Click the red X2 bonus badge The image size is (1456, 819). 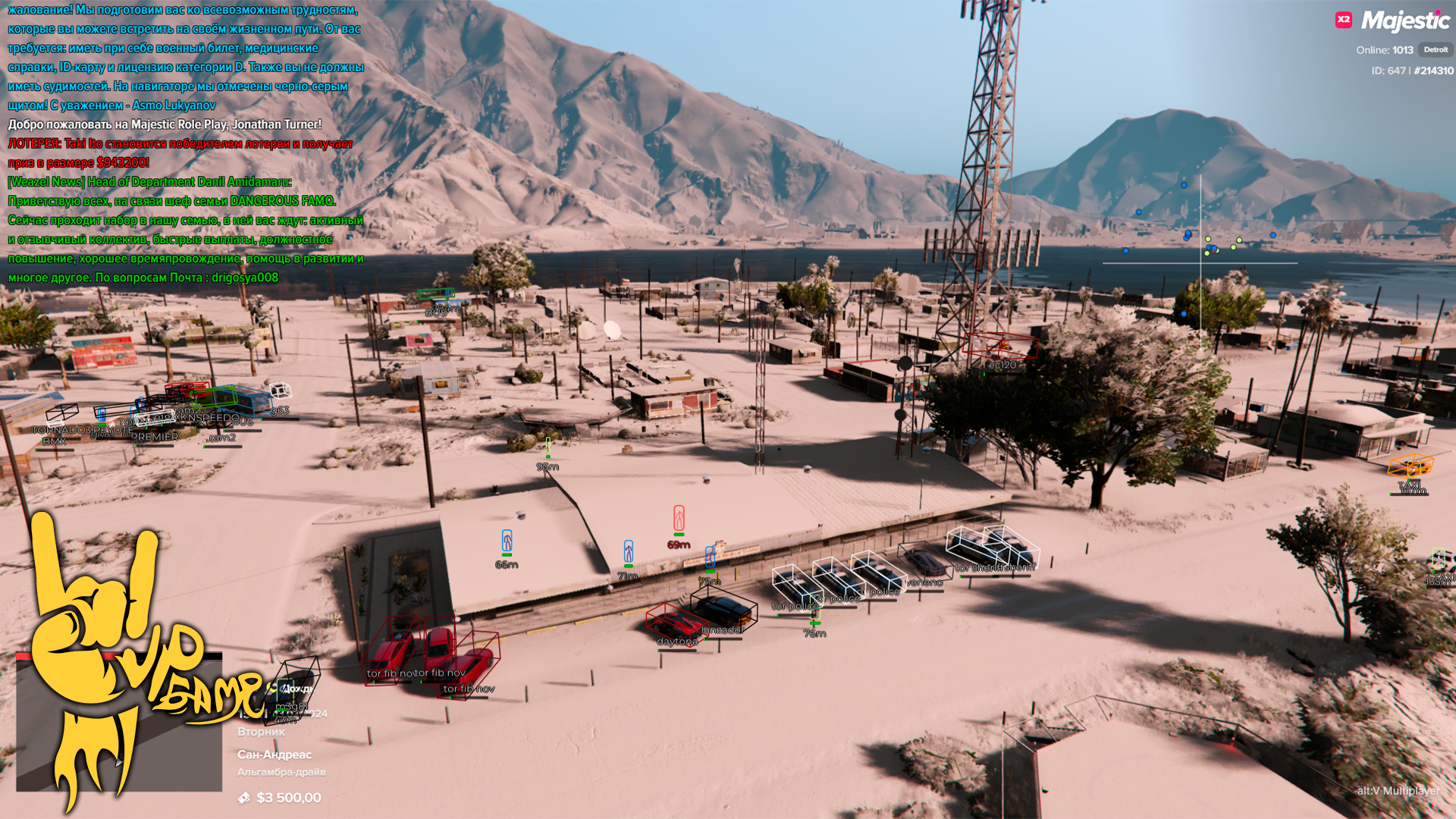pos(1344,20)
